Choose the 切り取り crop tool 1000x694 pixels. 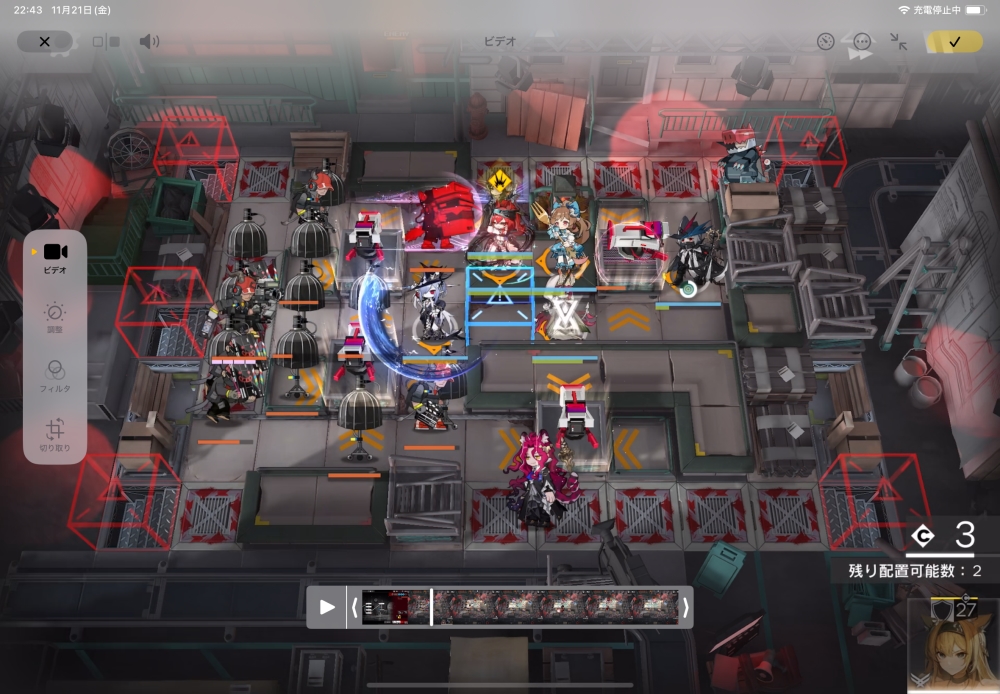pos(55,435)
